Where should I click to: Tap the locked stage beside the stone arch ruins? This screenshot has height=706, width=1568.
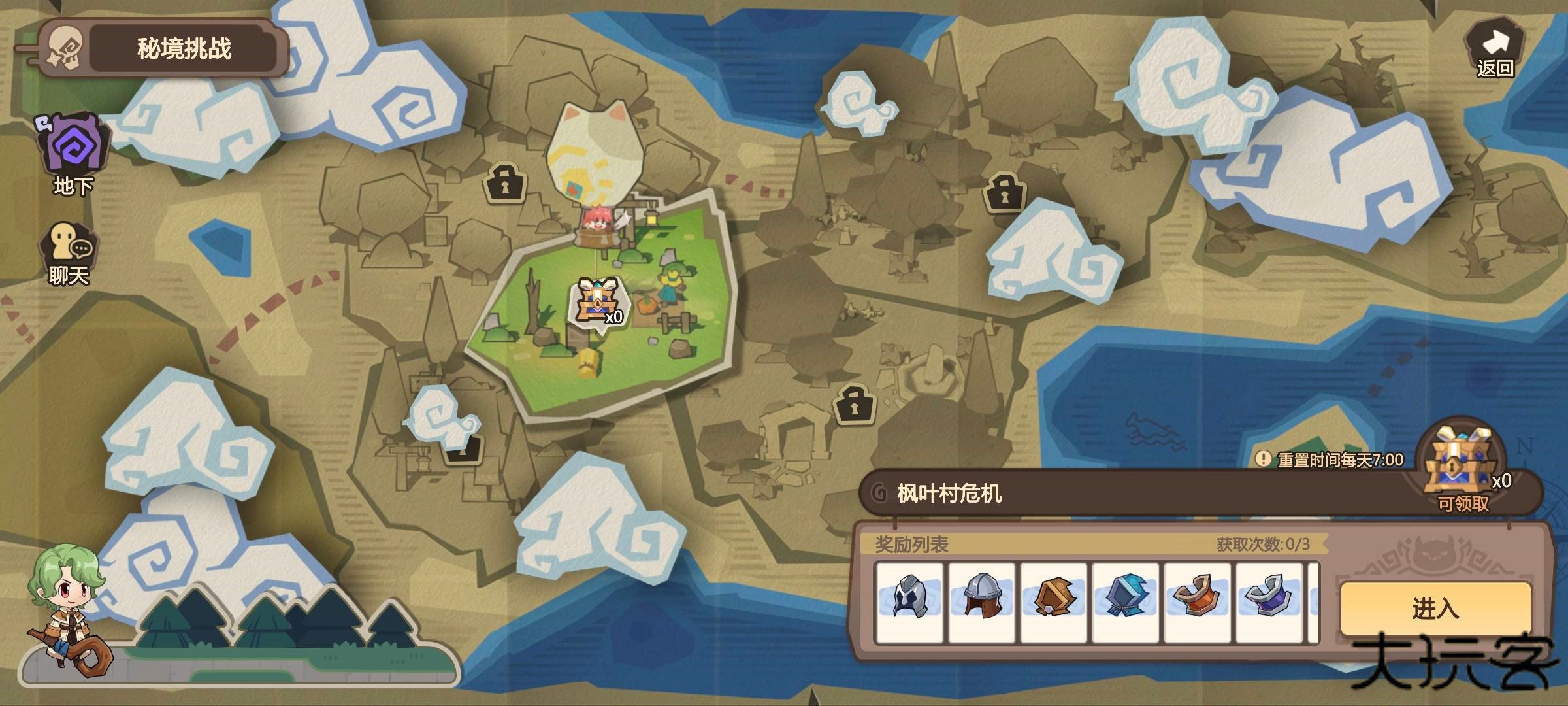pos(855,405)
